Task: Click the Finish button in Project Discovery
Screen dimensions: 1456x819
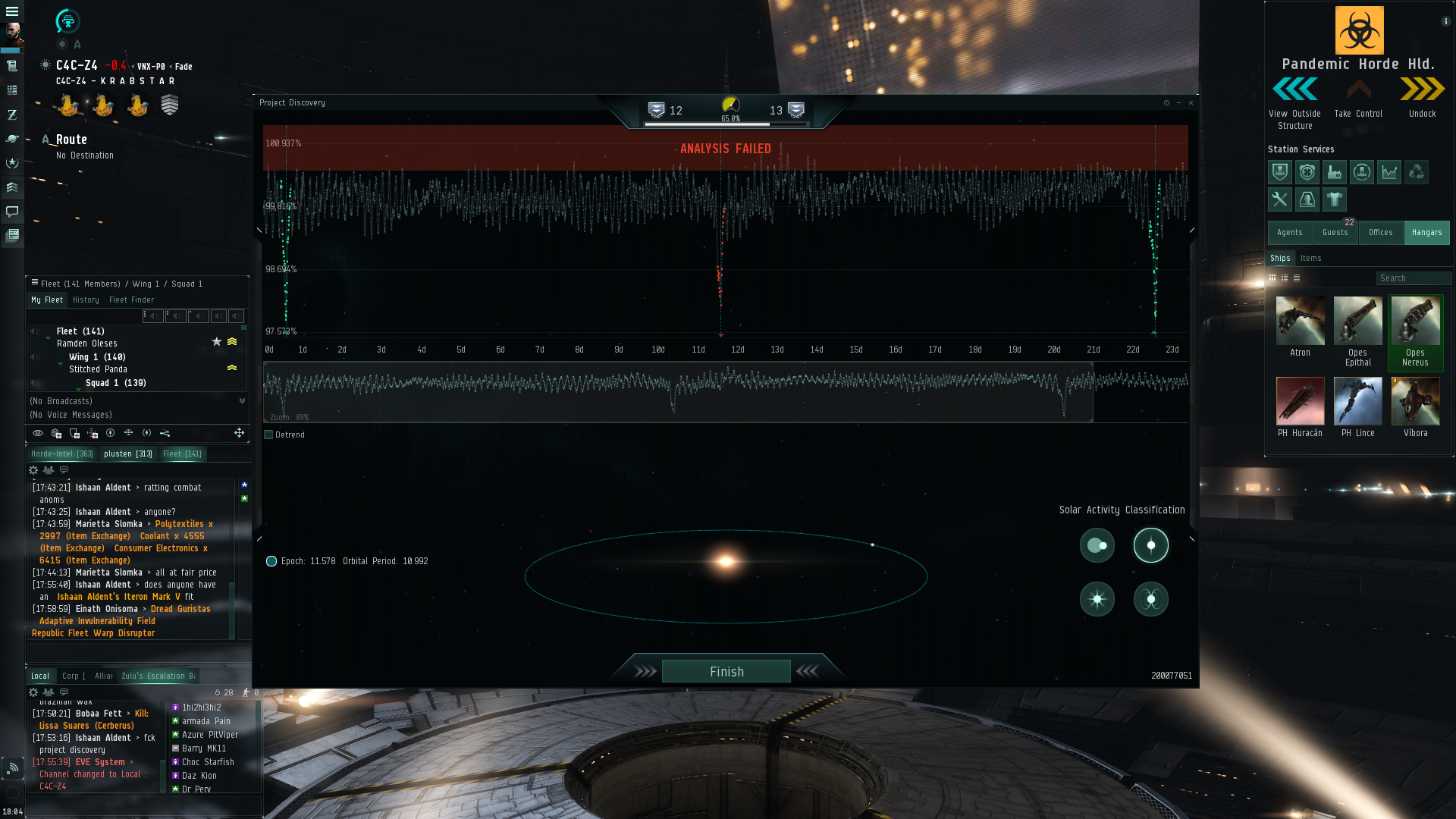Action: click(x=726, y=672)
